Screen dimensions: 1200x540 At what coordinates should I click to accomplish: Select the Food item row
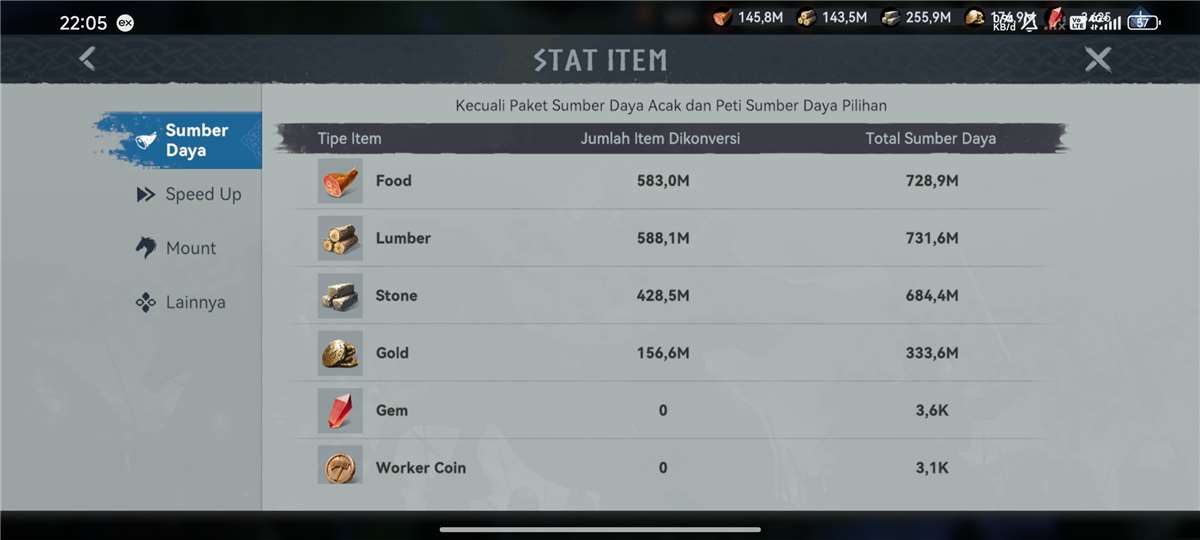[670, 181]
